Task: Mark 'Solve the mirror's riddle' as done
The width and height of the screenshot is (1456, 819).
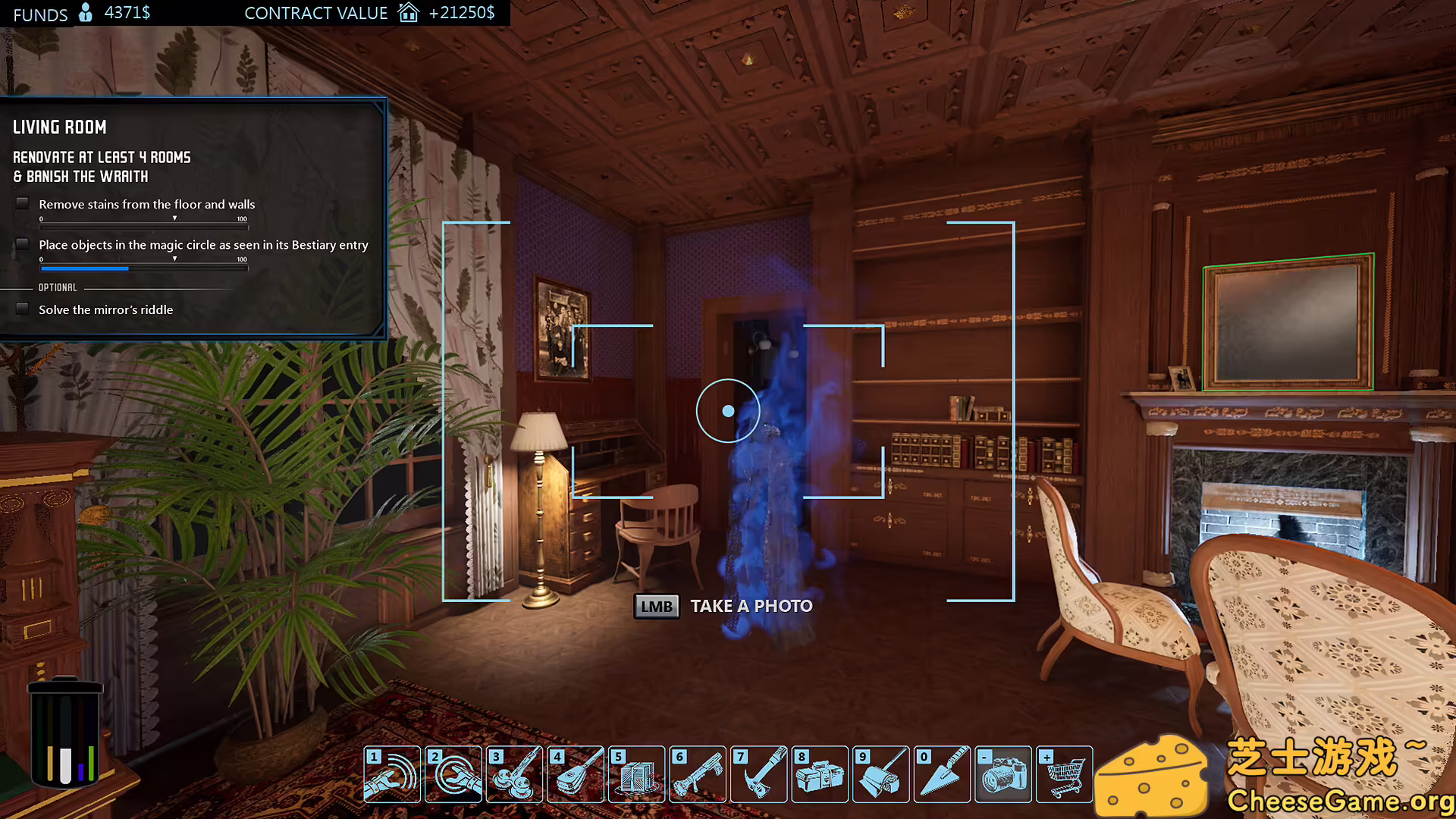Action: [x=22, y=309]
